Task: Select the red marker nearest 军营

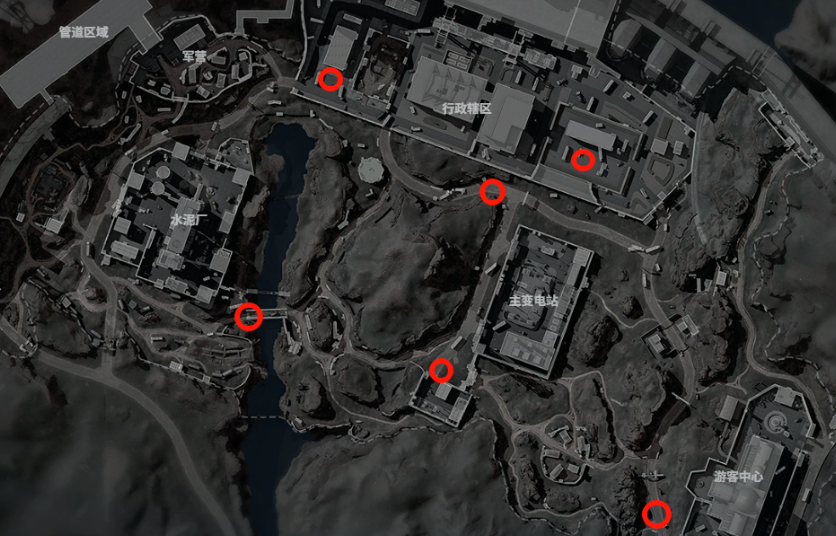Action: pyautogui.click(x=329, y=79)
